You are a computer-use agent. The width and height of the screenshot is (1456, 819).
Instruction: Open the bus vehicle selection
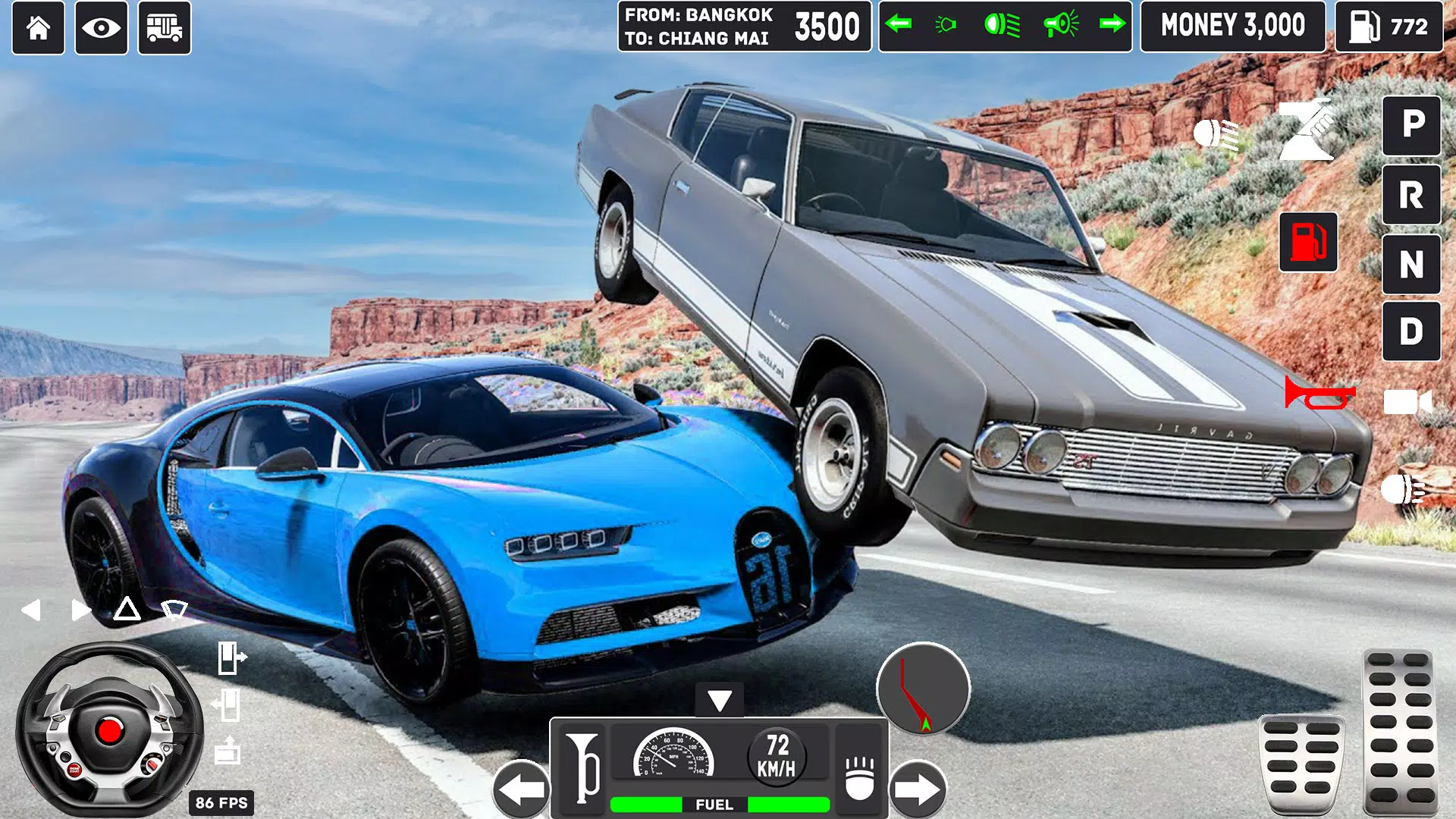click(x=164, y=28)
